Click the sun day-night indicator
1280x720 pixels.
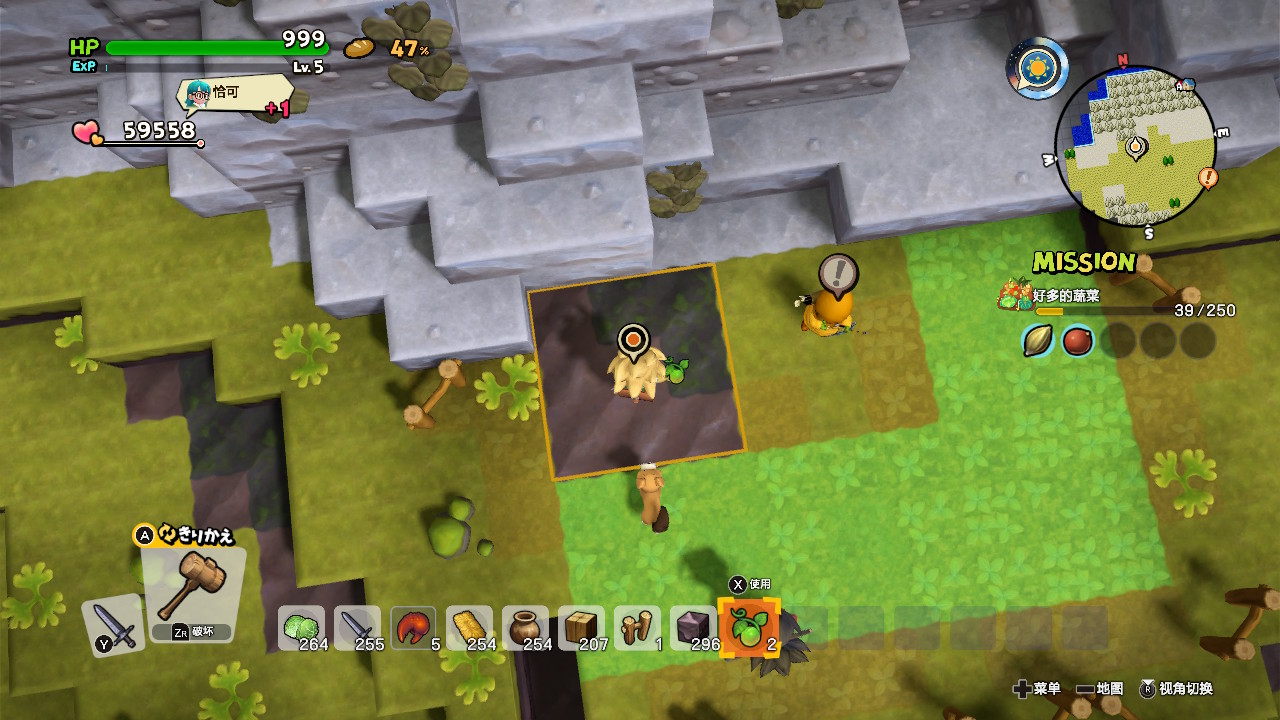pyautogui.click(x=1037, y=68)
